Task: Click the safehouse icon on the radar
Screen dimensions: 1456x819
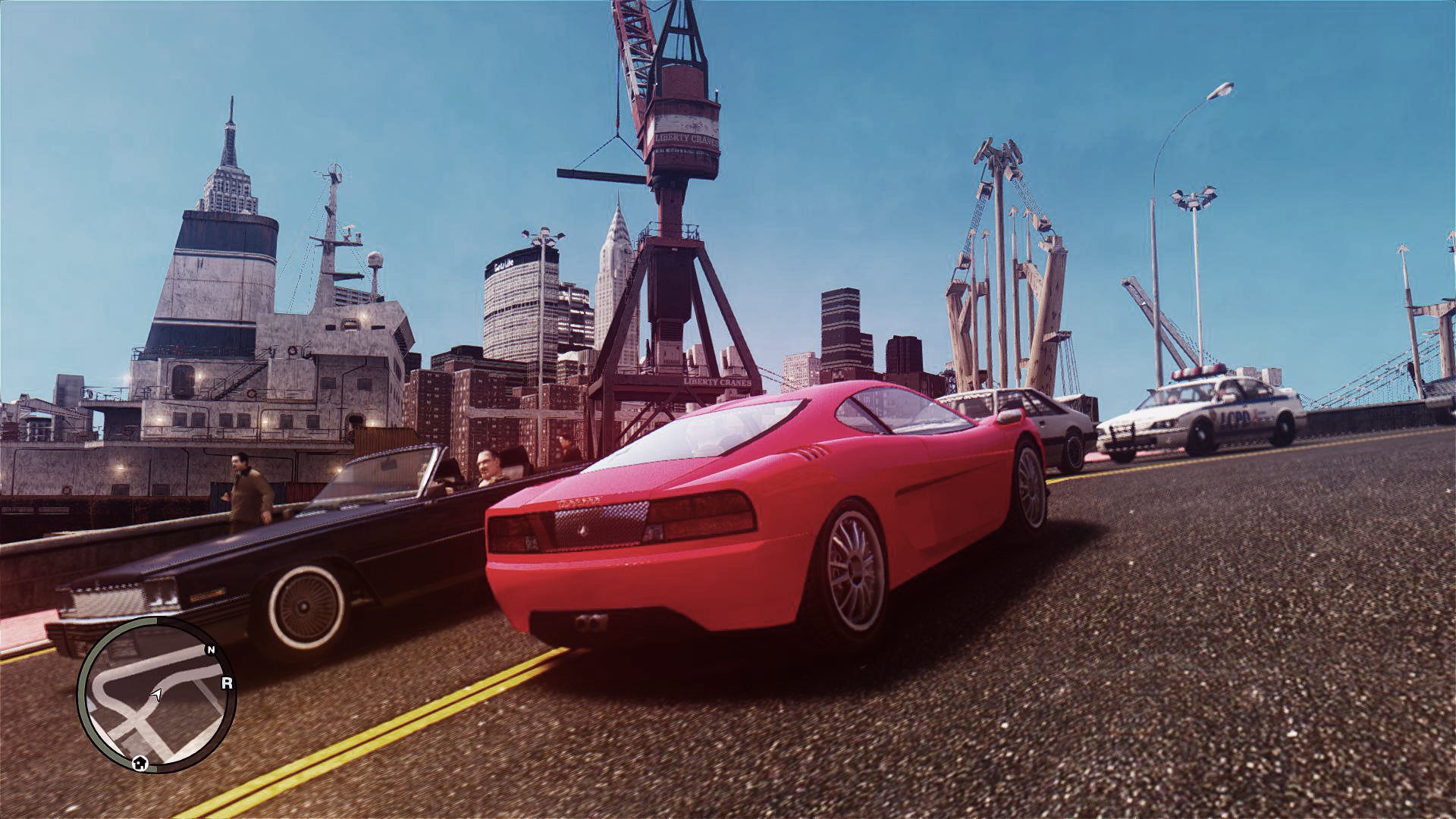Action: (x=140, y=763)
